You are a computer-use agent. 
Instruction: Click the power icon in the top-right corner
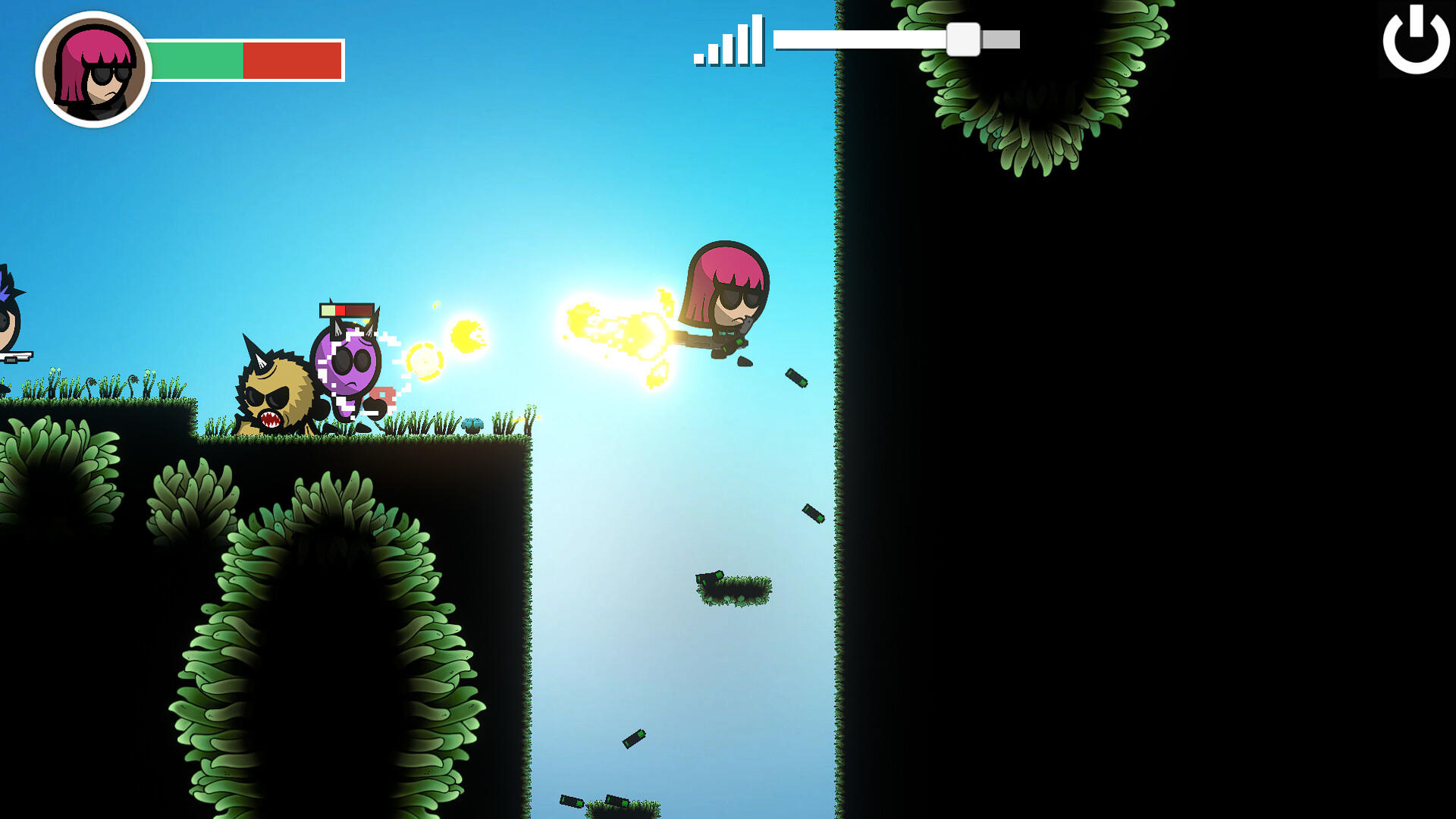pos(1415,39)
